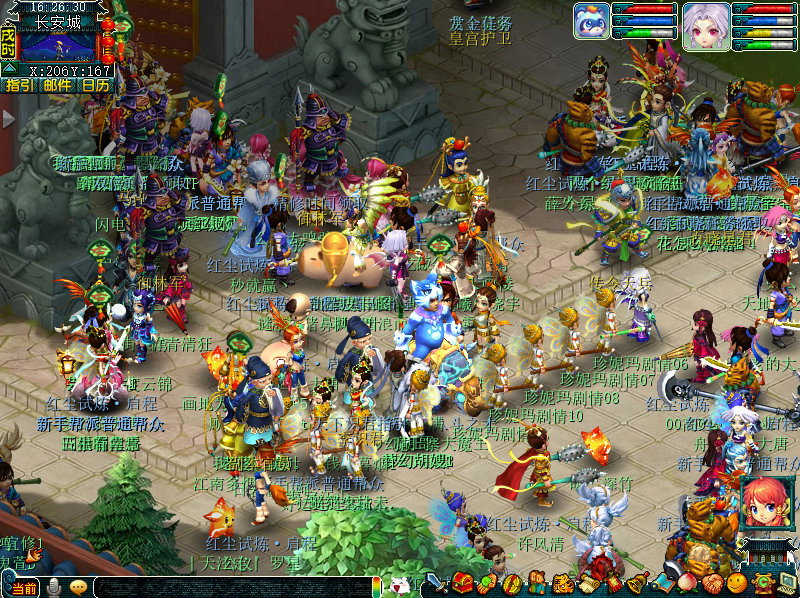Switch the 当前 chat channel selector
Screen dimensions: 800x598
24,588
